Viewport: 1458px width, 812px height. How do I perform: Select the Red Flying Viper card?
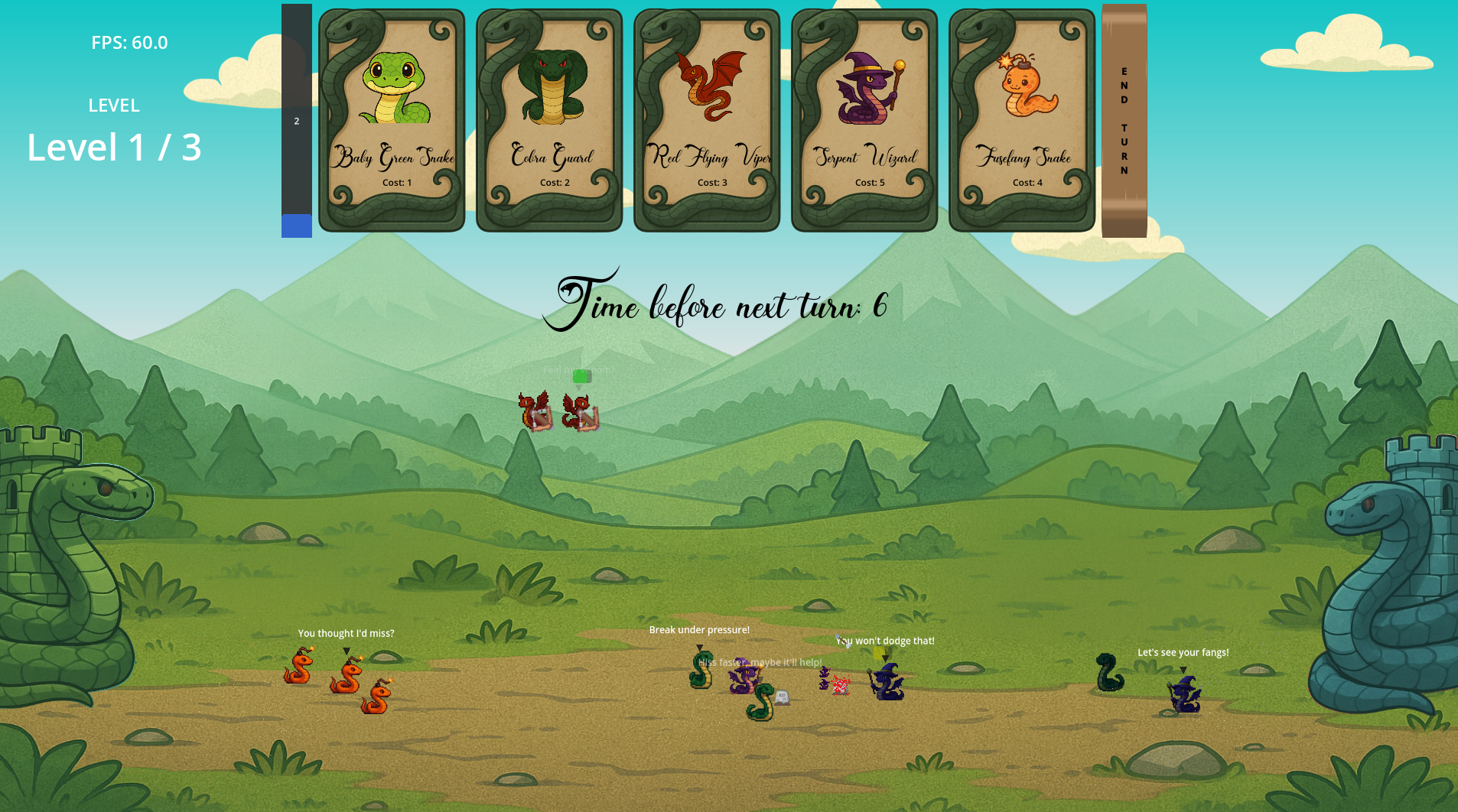[707, 119]
